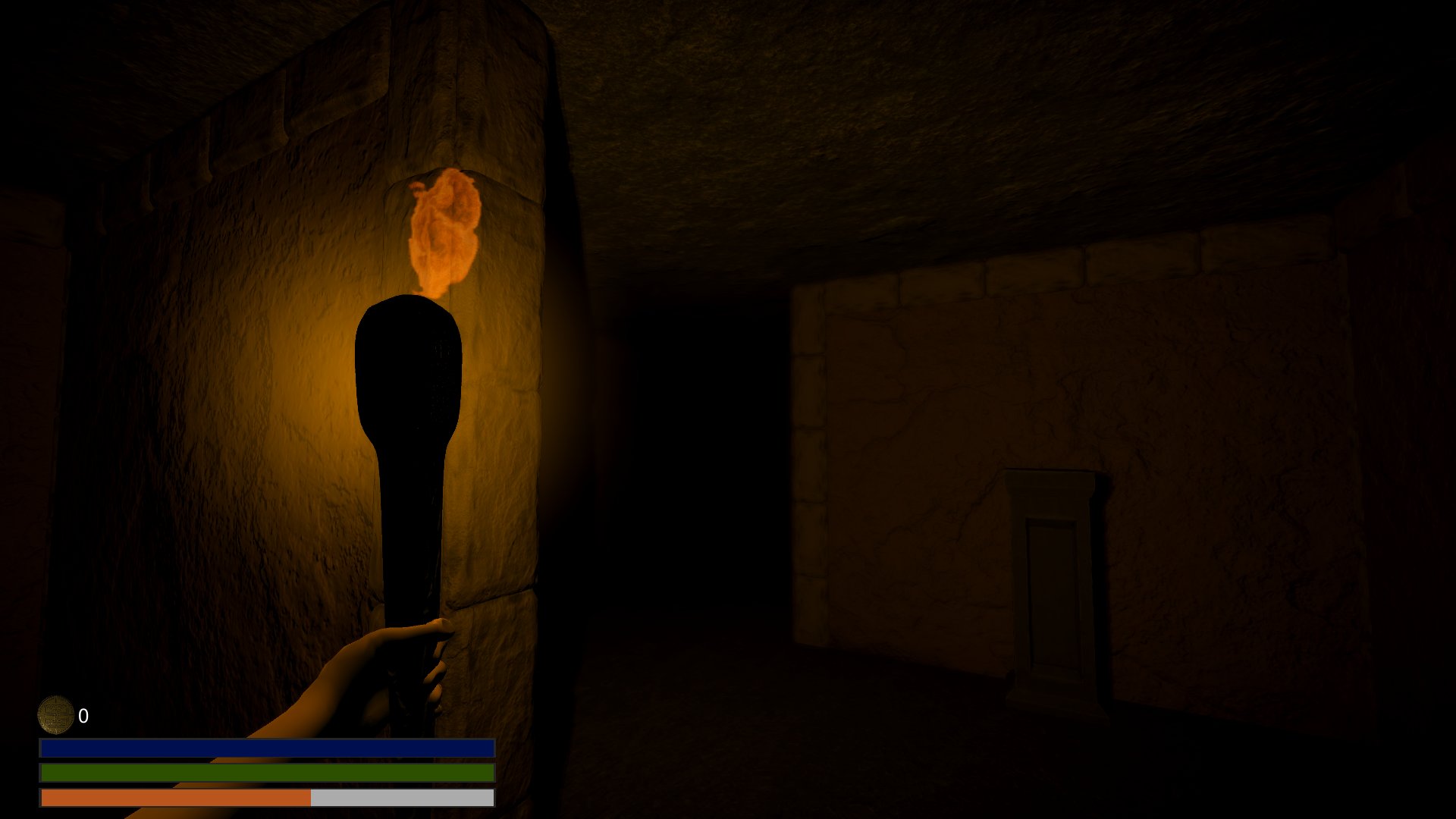Click the ceiling of the tomb corridor
1456x819 pixels.
(x=834, y=91)
